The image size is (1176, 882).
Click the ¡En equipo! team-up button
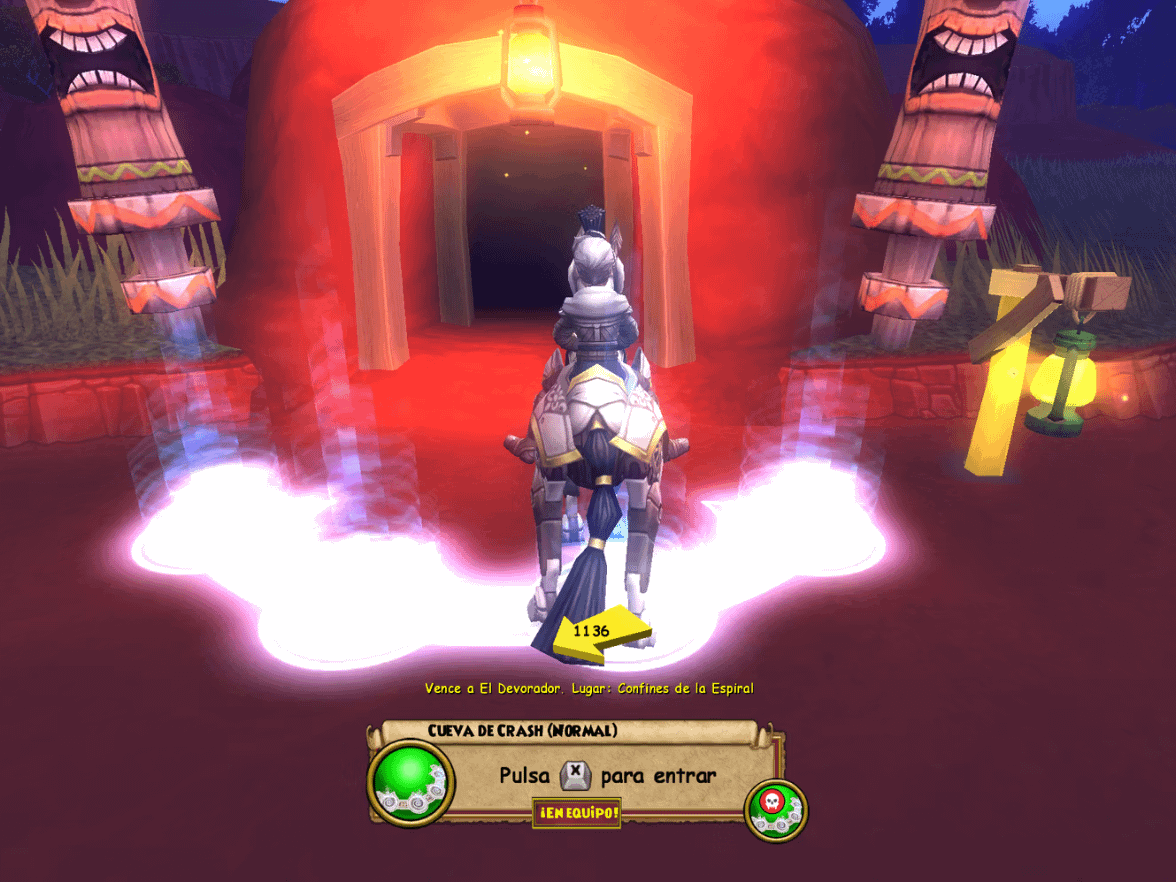pos(576,813)
